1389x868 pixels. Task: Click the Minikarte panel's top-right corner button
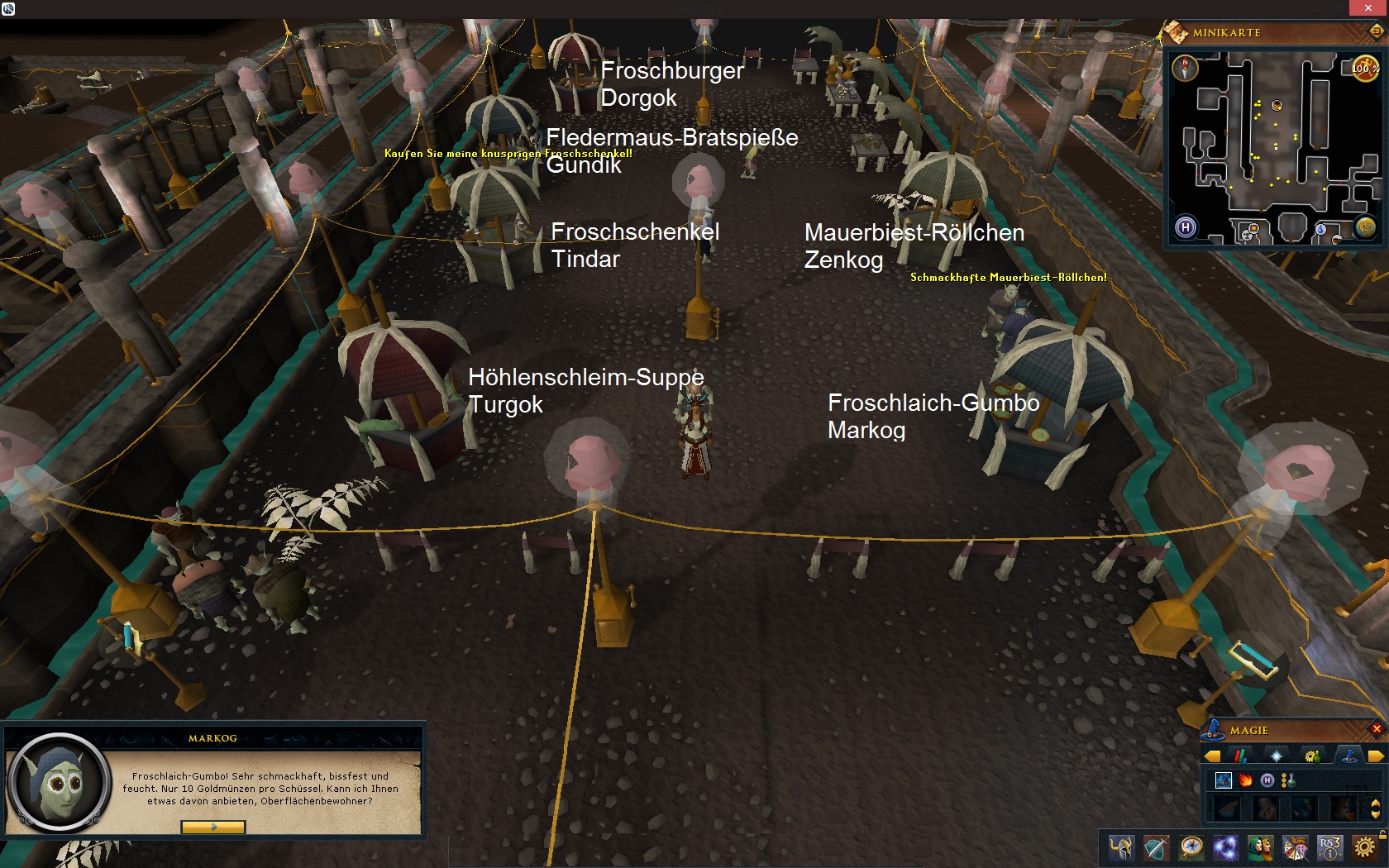(x=1377, y=32)
